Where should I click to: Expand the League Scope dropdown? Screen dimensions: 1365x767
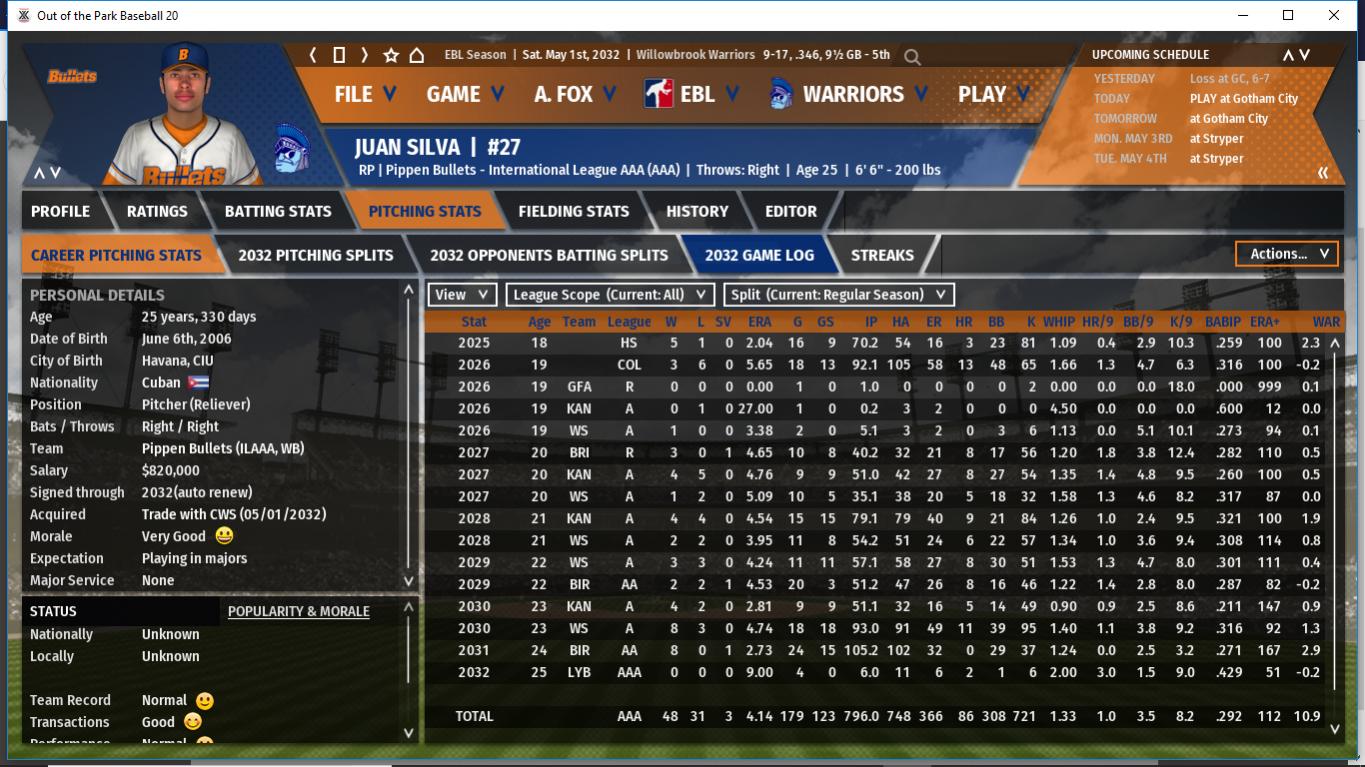point(610,295)
